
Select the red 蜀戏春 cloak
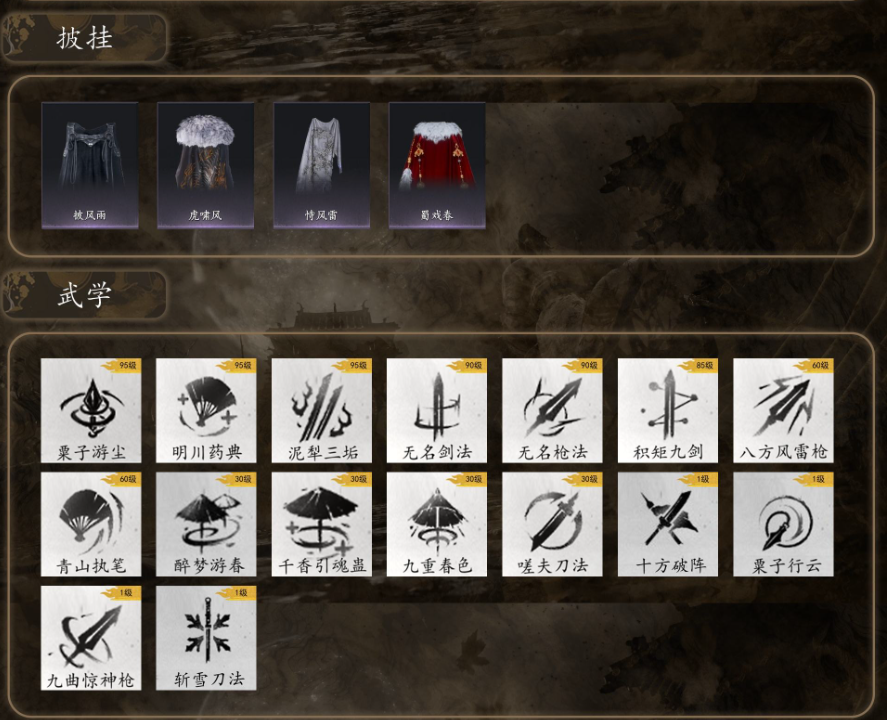pos(437,165)
